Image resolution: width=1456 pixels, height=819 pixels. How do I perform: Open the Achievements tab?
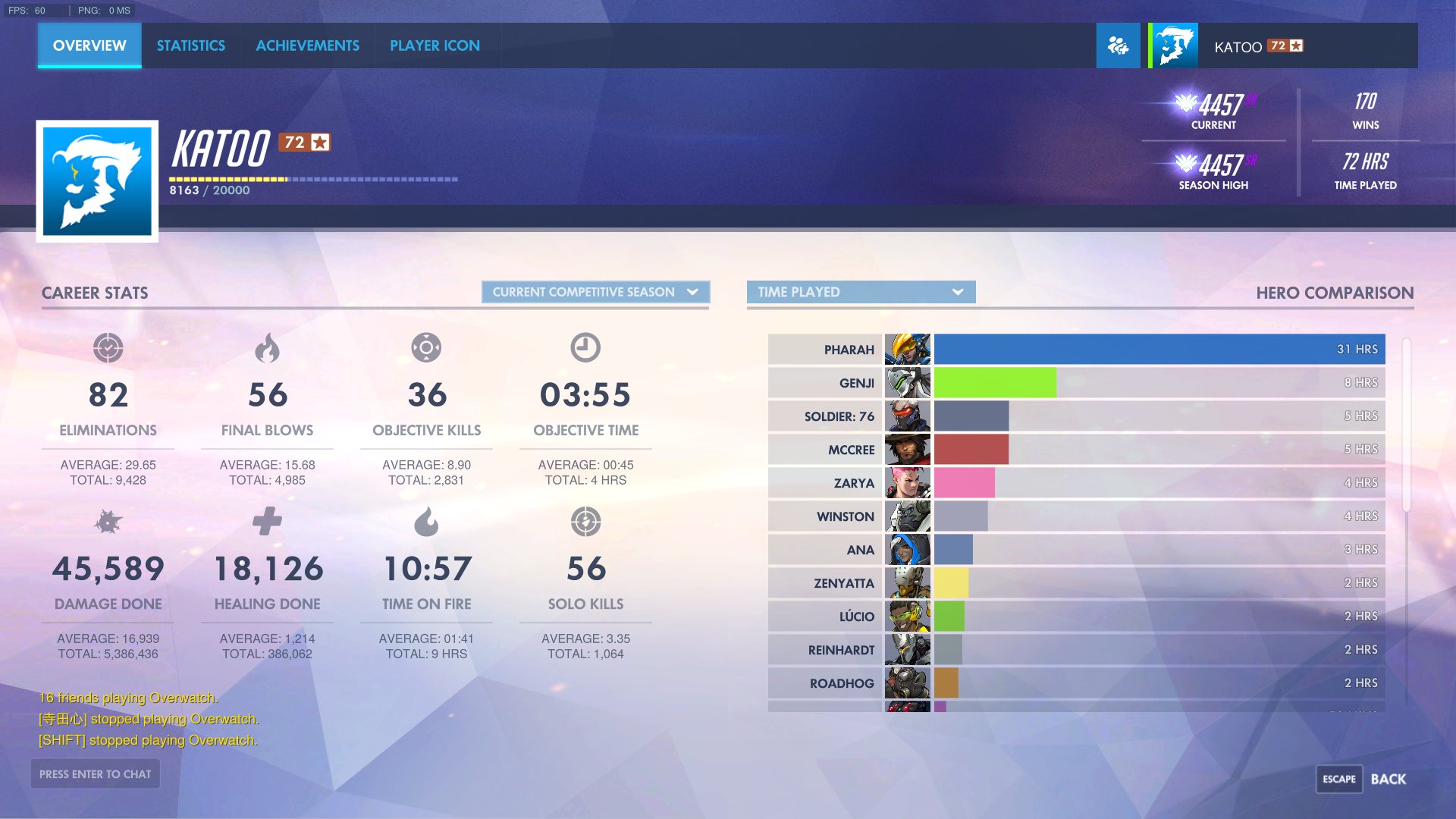307,45
